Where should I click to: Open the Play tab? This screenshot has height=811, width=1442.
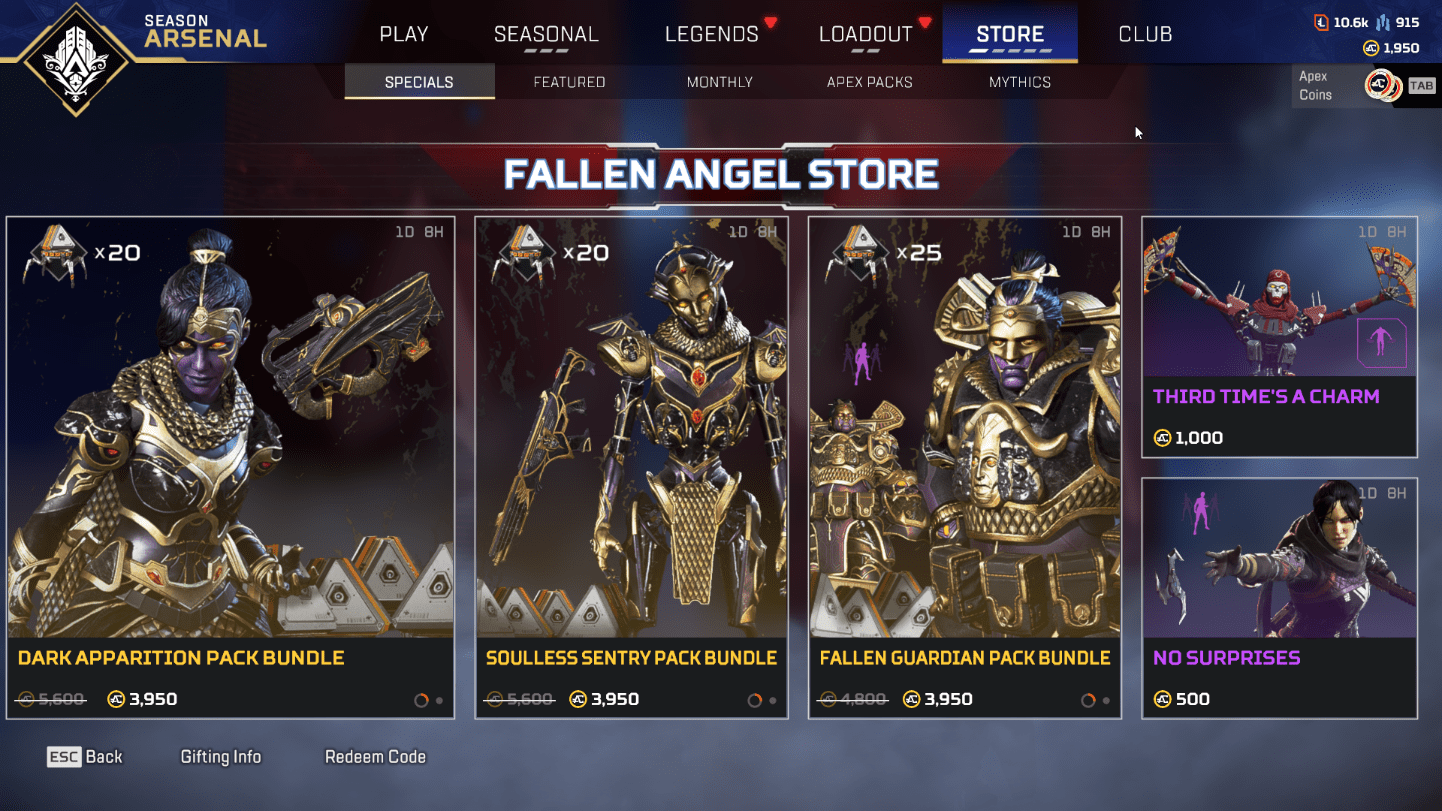[404, 34]
